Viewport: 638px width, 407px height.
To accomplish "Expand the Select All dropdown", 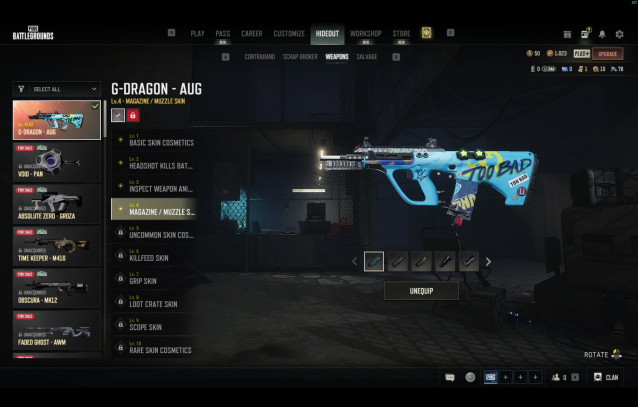I will coord(56,89).
